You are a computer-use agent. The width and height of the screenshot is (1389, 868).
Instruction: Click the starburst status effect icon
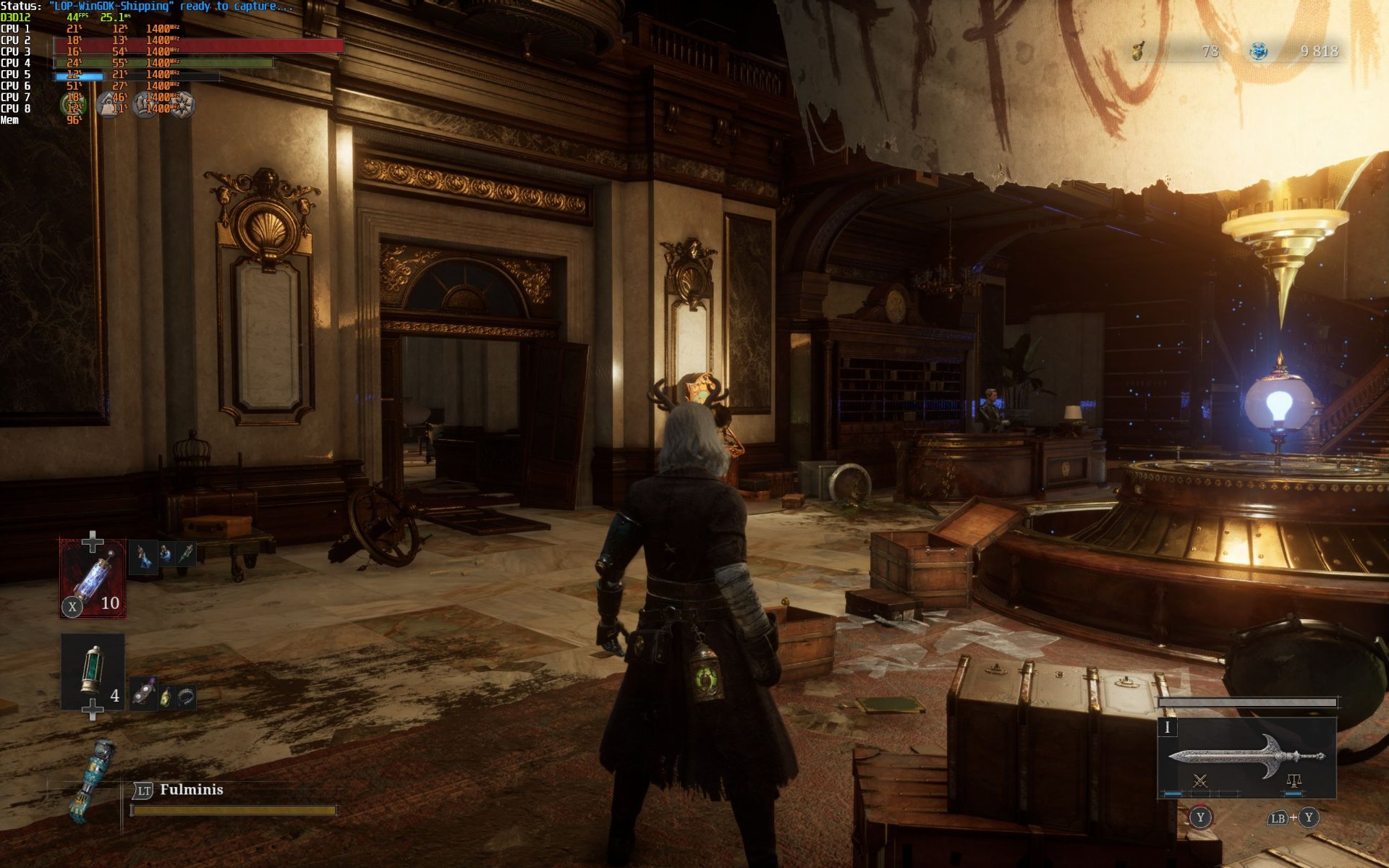tap(182, 105)
